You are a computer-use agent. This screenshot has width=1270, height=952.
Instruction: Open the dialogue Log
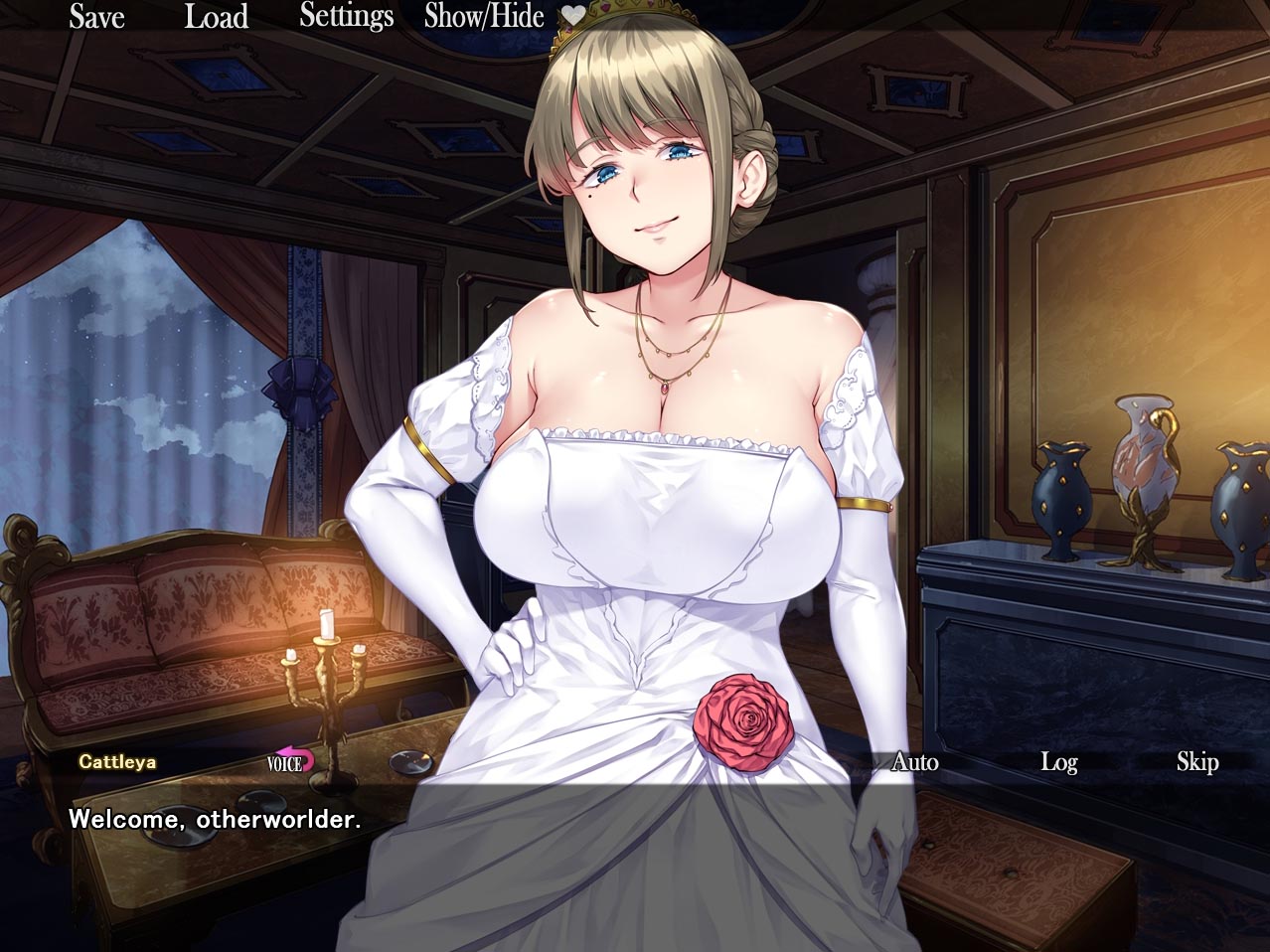(x=1058, y=762)
